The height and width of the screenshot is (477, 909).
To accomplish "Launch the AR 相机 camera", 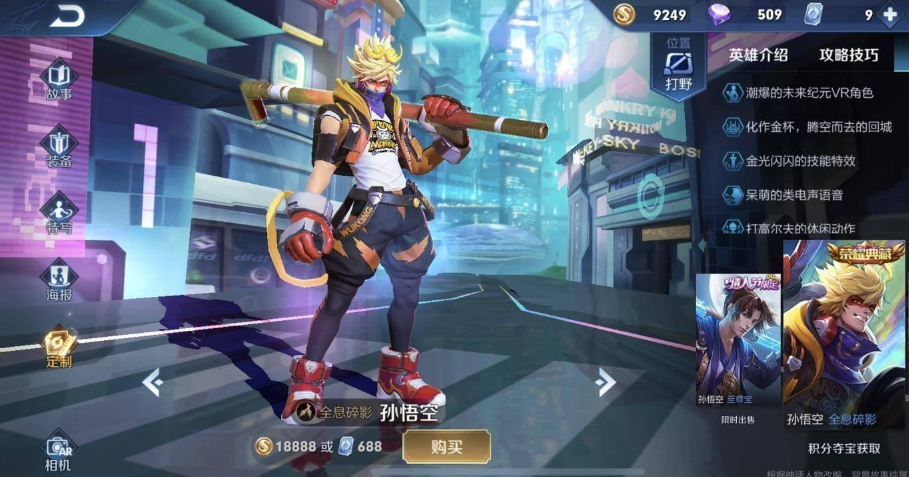I will [x=58, y=452].
